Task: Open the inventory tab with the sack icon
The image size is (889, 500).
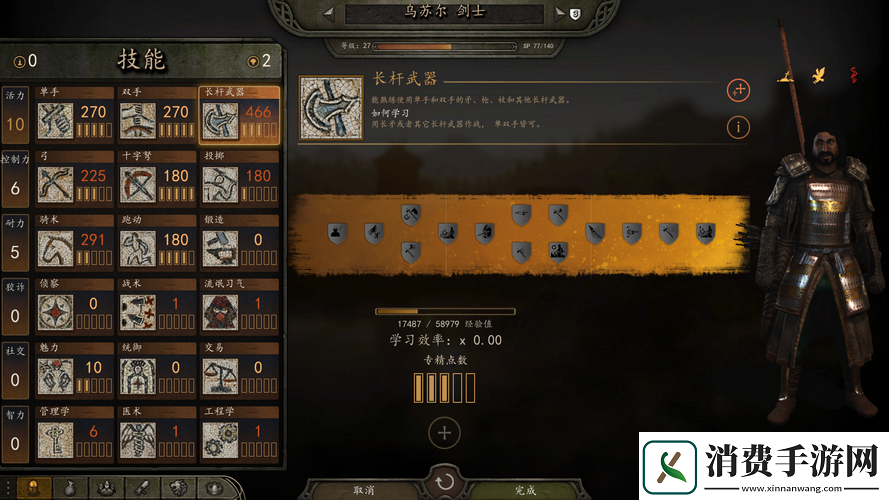Action: click(69, 489)
